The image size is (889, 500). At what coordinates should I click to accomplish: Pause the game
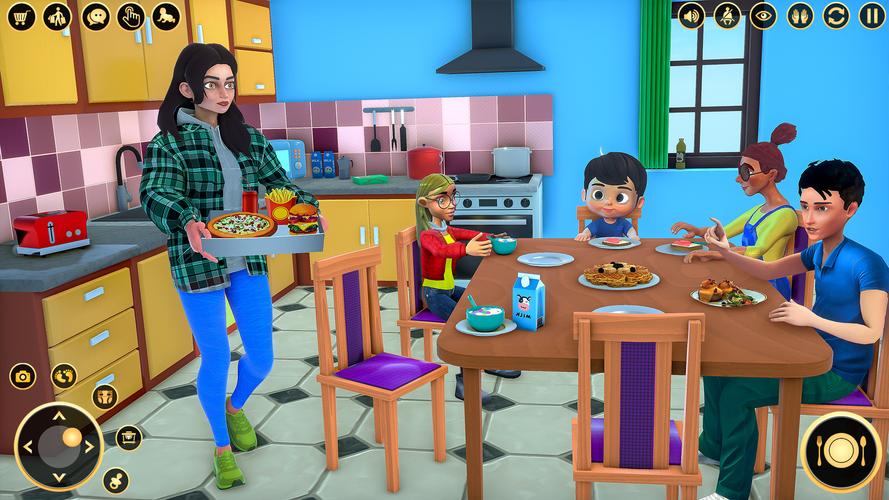tap(871, 16)
